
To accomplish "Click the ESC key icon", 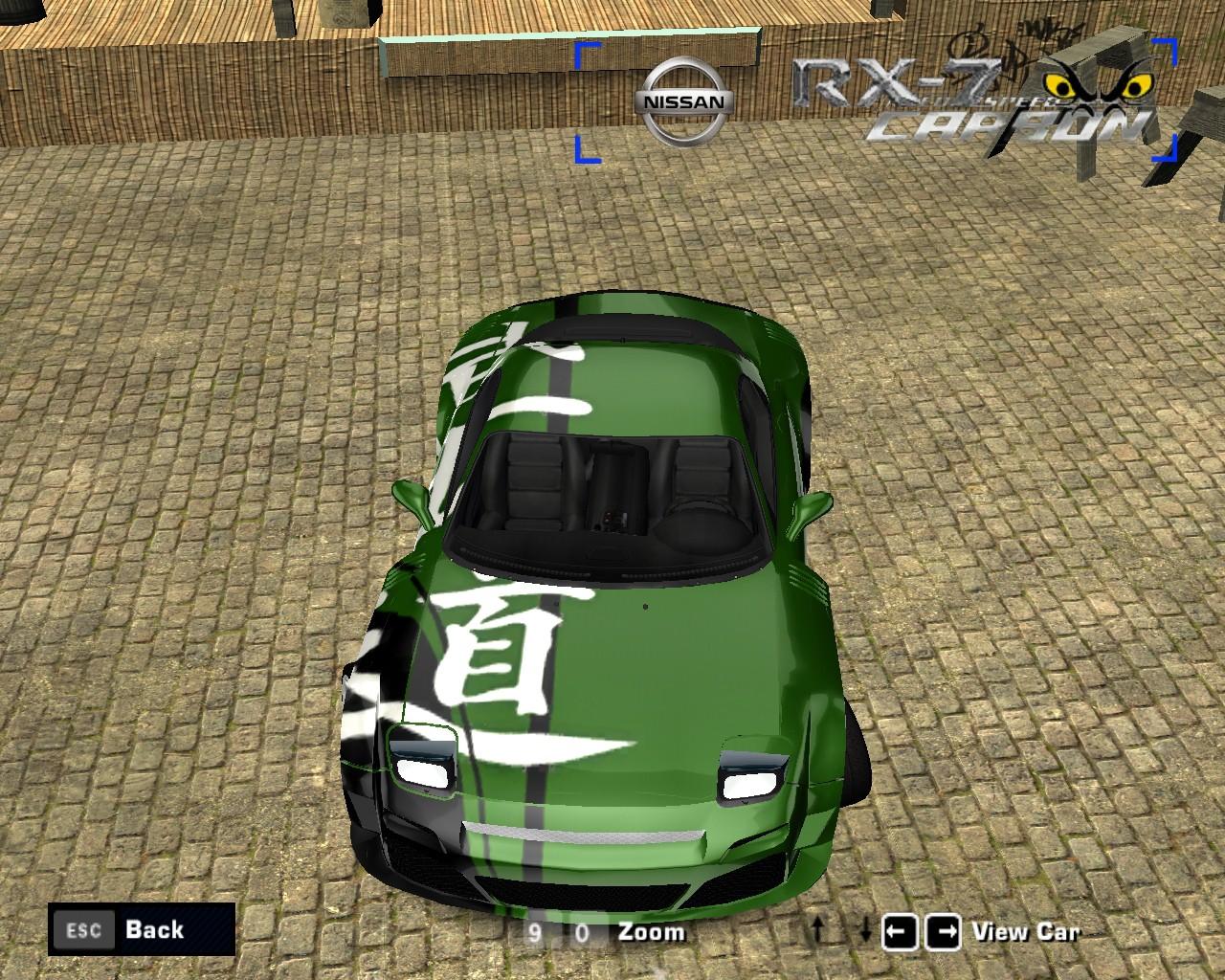I will 83,929.
